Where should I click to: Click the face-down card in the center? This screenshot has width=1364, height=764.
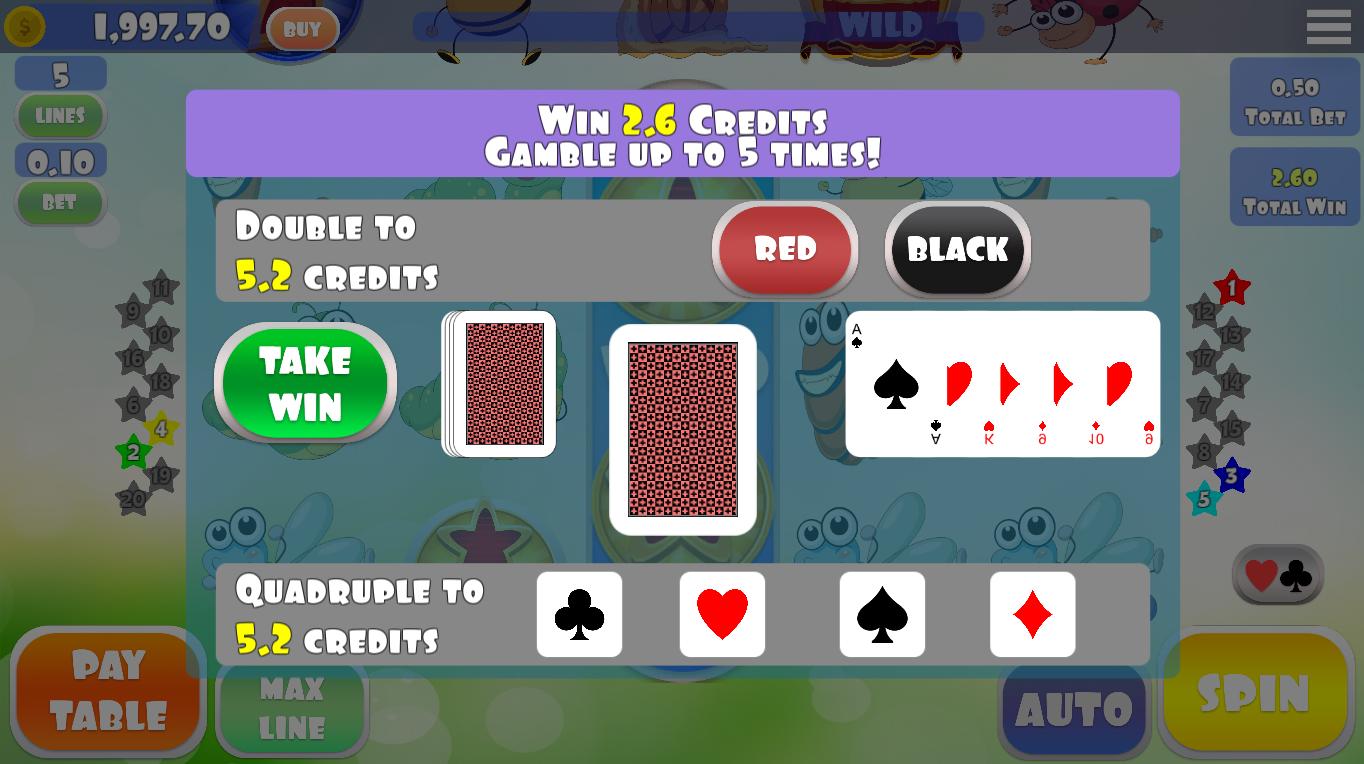click(x=682, y=428)
